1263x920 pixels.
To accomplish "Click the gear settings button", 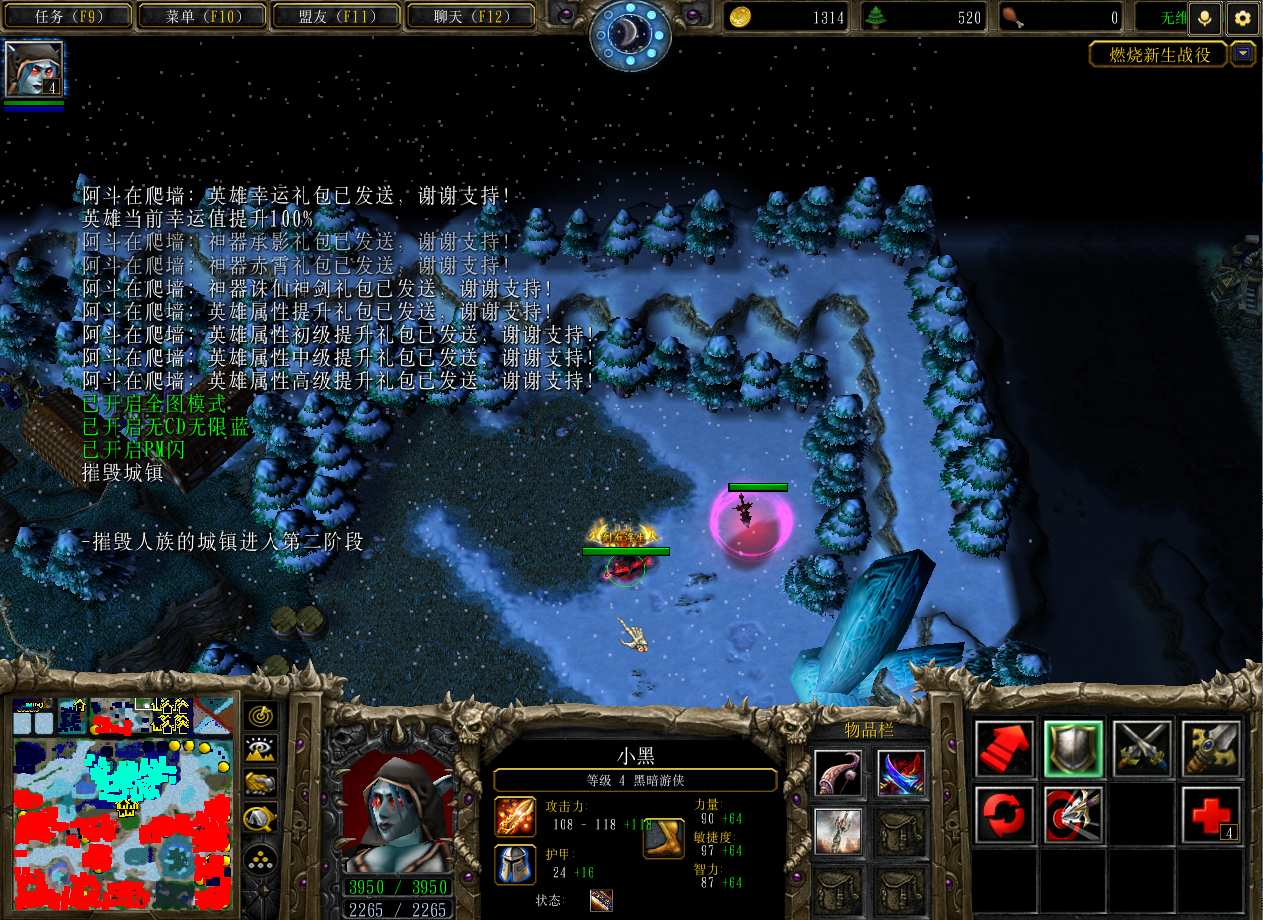I will point(1242,18).
